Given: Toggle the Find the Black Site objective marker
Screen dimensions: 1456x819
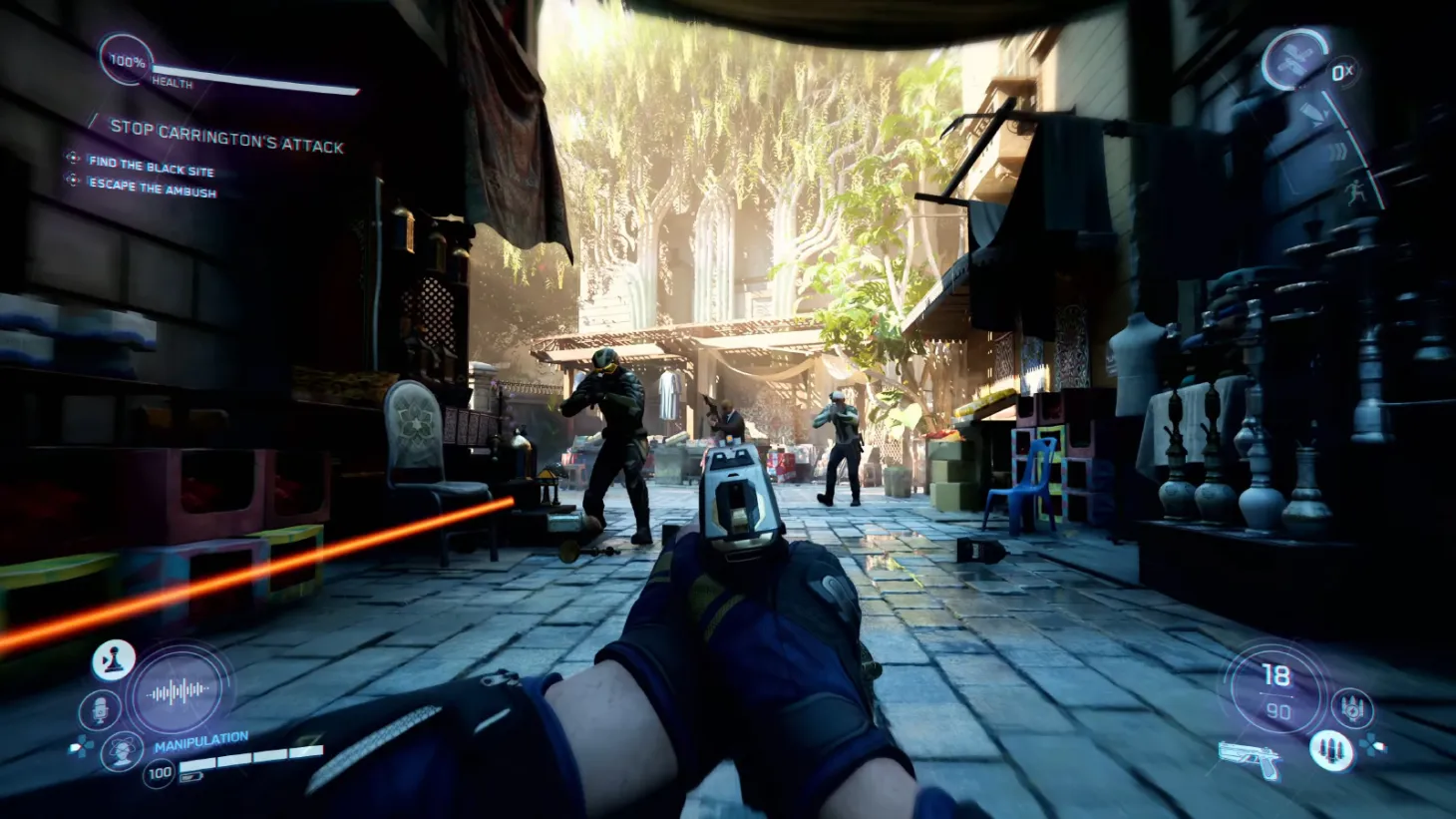Looking at the screenshot, I should pos(70,156).
